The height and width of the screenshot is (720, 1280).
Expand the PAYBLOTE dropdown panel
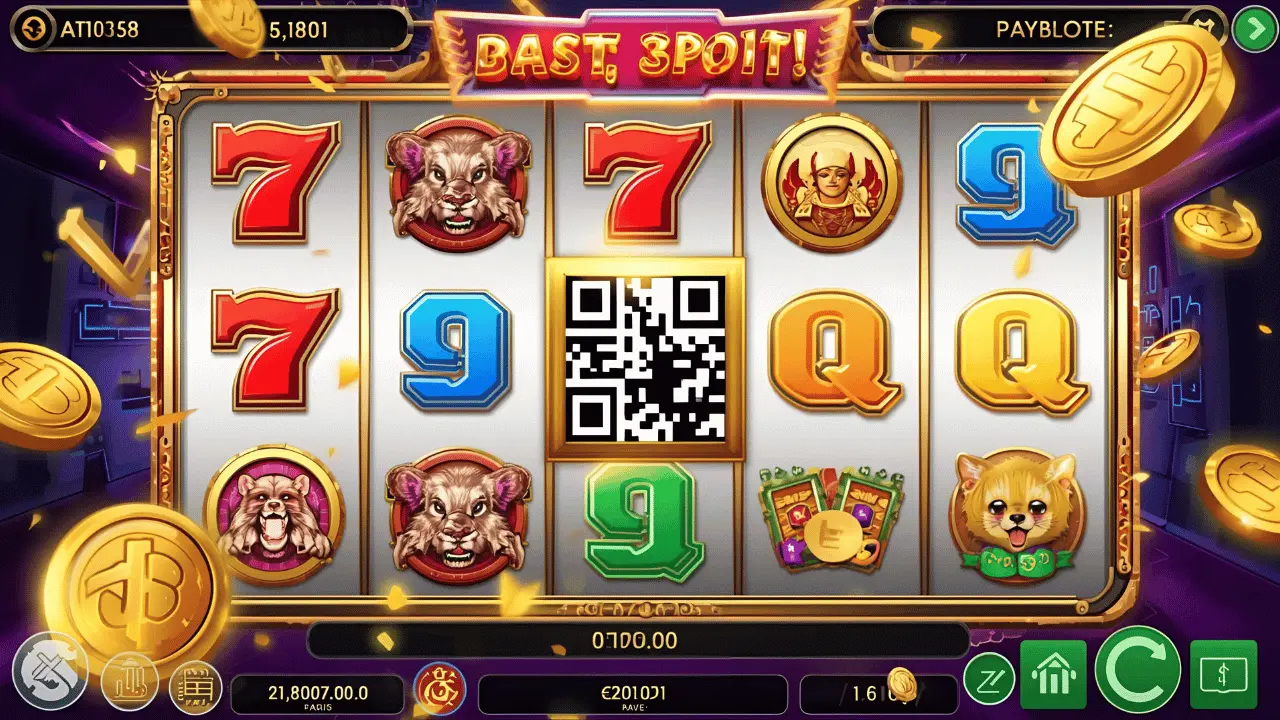(x=1256, y=28)
